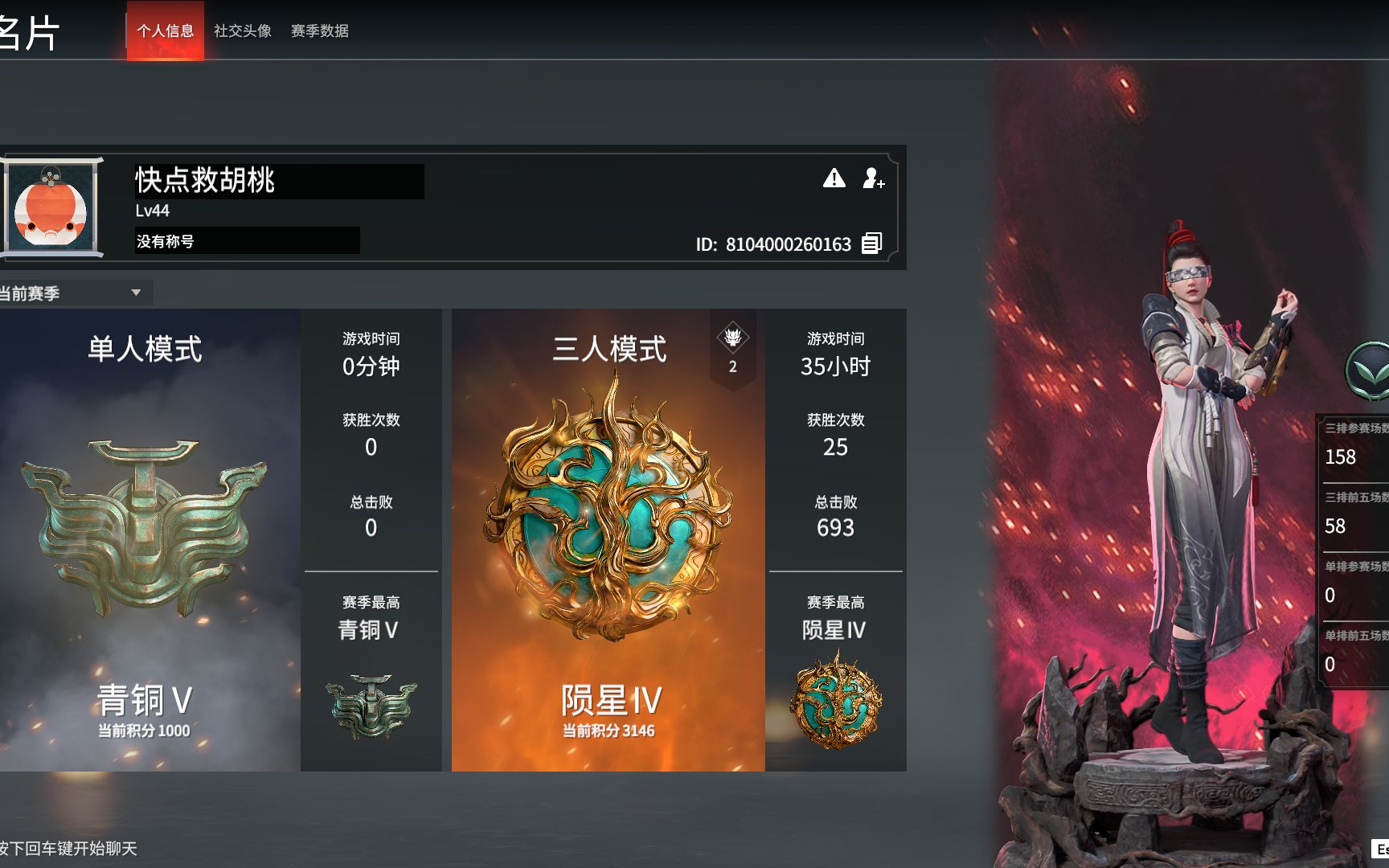Click the add friend icon
The height and width of the screenshot is (868, 1389).
pyautogui.click(x=874, y=180)
